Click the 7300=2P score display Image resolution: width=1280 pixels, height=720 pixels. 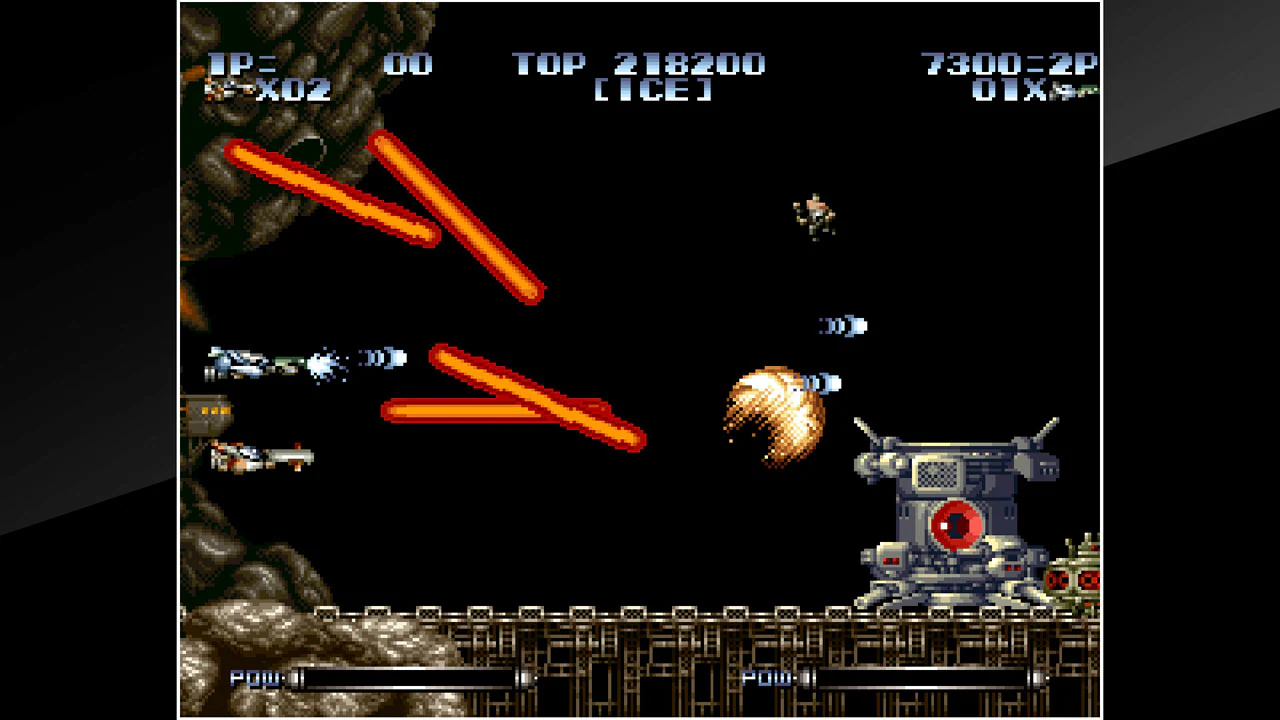(1010, 64)
